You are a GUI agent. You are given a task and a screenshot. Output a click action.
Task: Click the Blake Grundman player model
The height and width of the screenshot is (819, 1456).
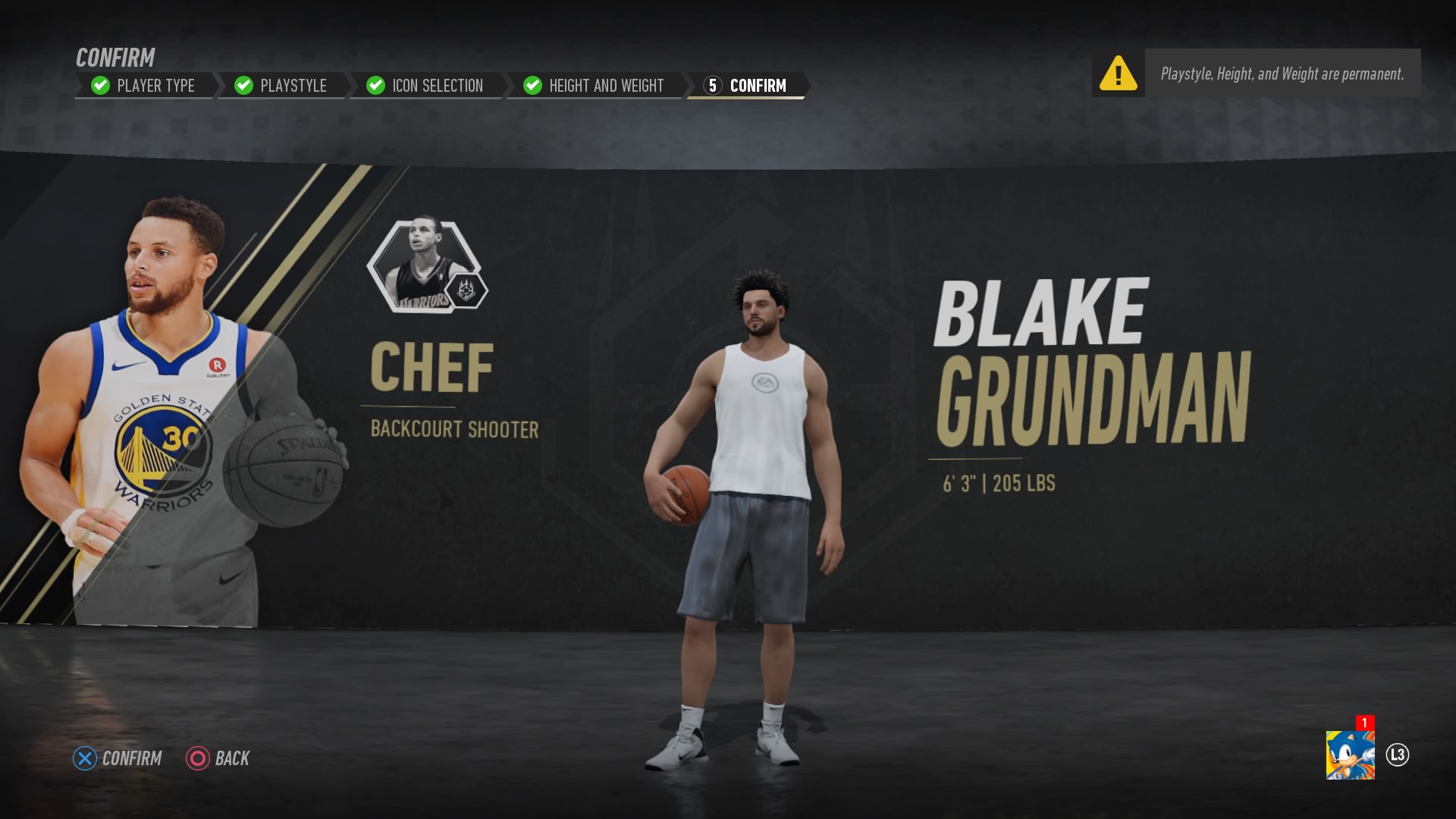[x=751, y=493]
